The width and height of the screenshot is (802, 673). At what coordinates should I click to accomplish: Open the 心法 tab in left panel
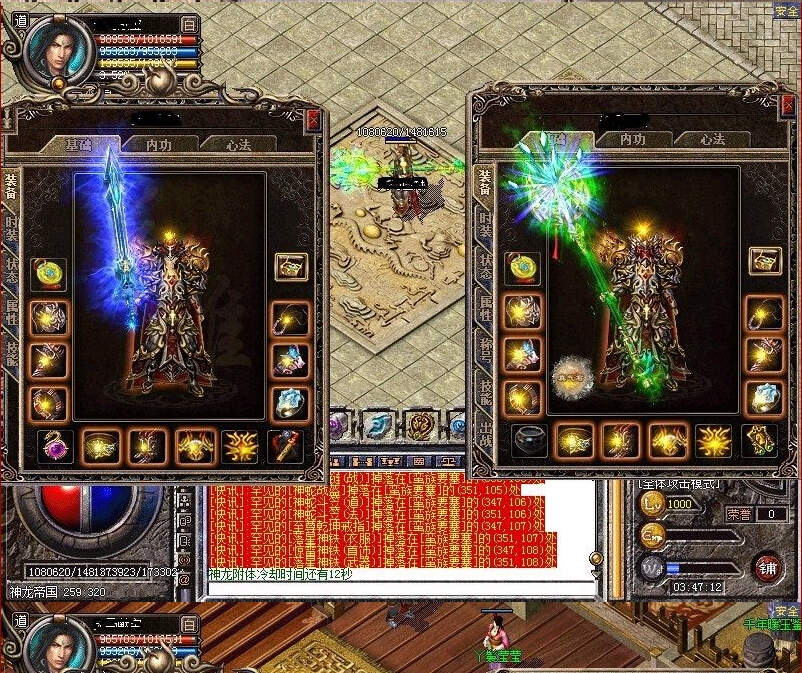click(238, 145)
